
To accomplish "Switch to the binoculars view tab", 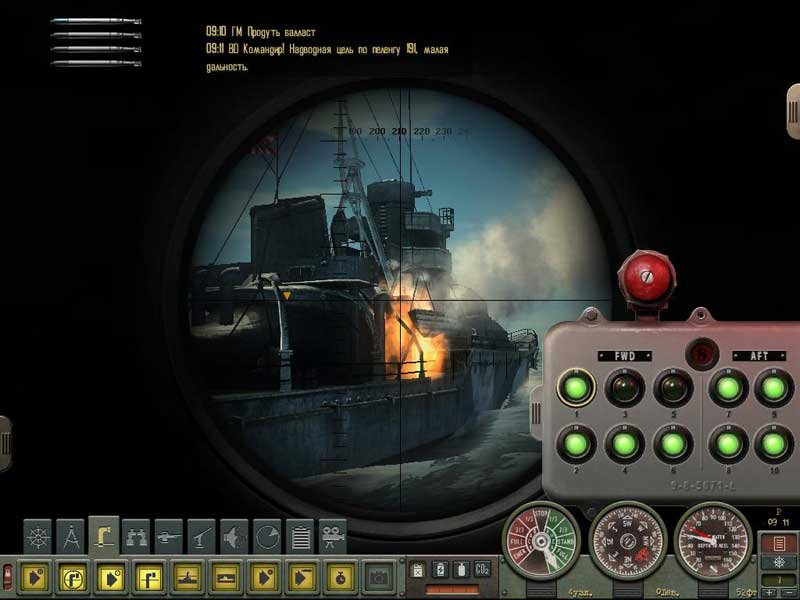I will pyautogui.click(x=136, y=537).
